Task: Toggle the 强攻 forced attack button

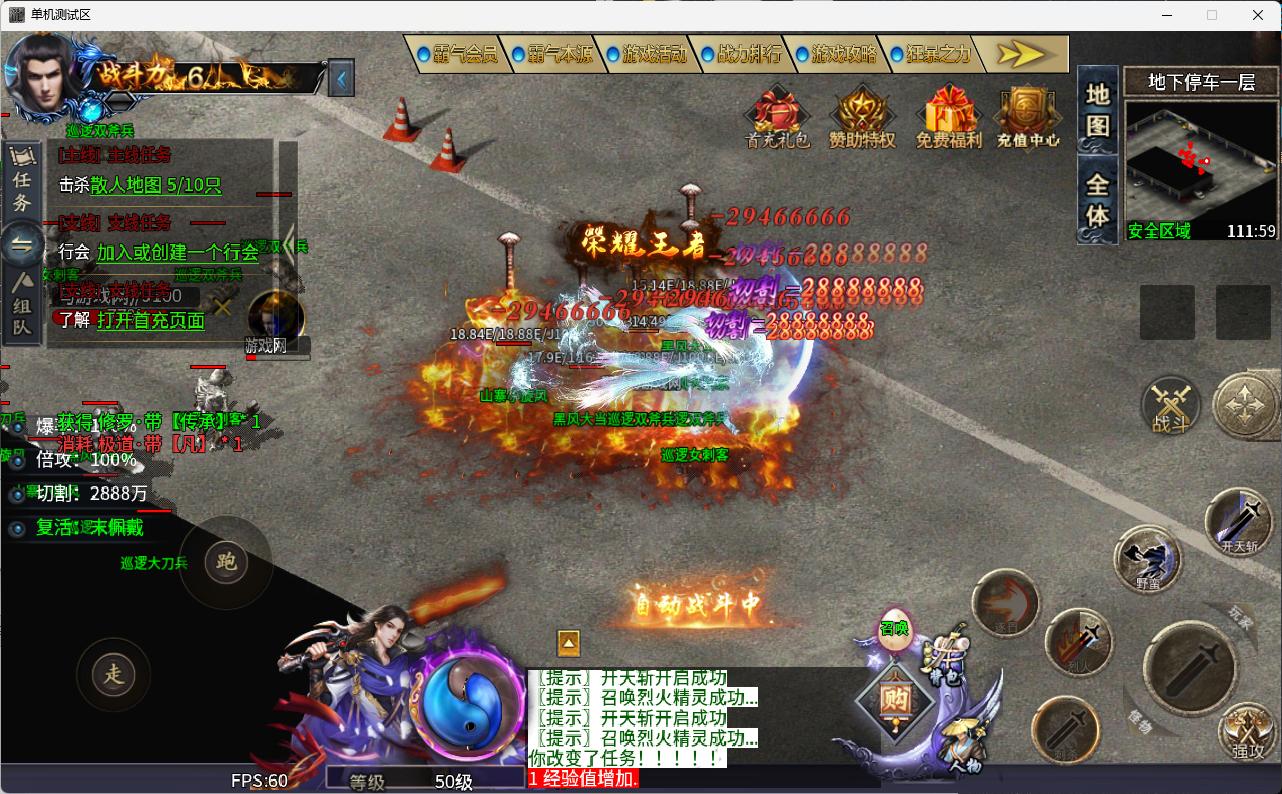Action: [1247, 730]
